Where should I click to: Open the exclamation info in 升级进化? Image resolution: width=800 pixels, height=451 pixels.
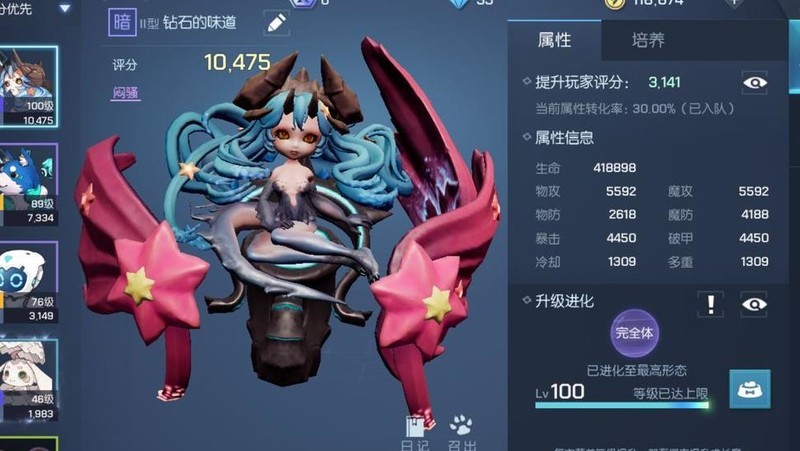[710, 304]
